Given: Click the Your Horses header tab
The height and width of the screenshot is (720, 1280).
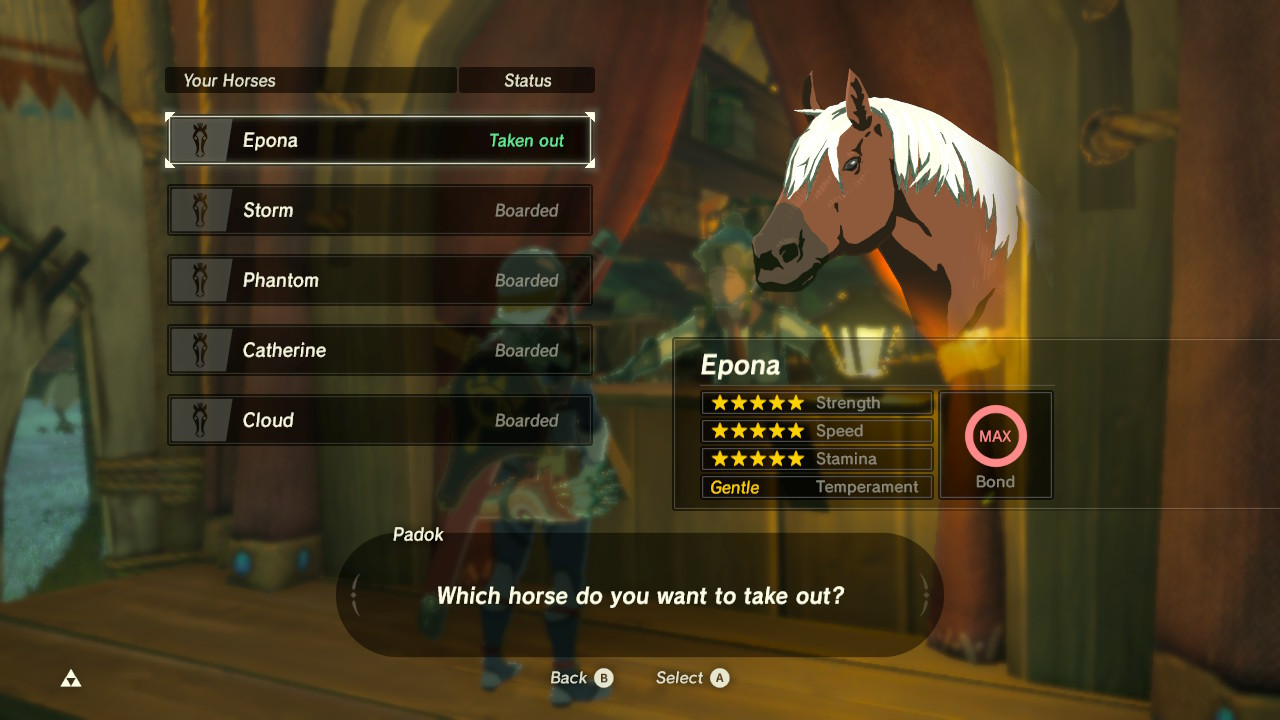Looking at the screenshot, I should pyautogui.click(x=310, y=80).
